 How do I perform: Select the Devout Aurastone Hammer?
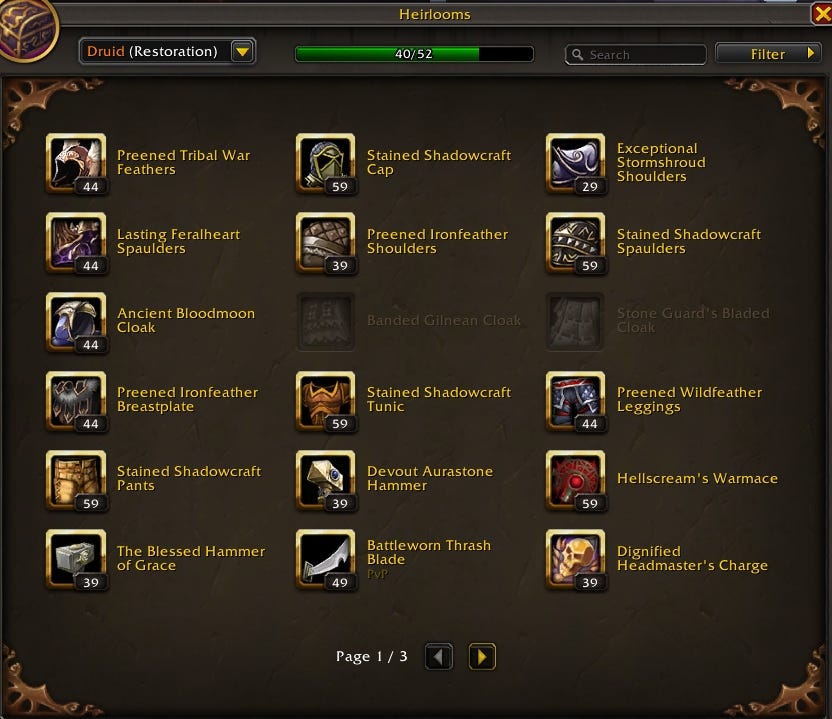pyautogui.click(x=326, y=479)
